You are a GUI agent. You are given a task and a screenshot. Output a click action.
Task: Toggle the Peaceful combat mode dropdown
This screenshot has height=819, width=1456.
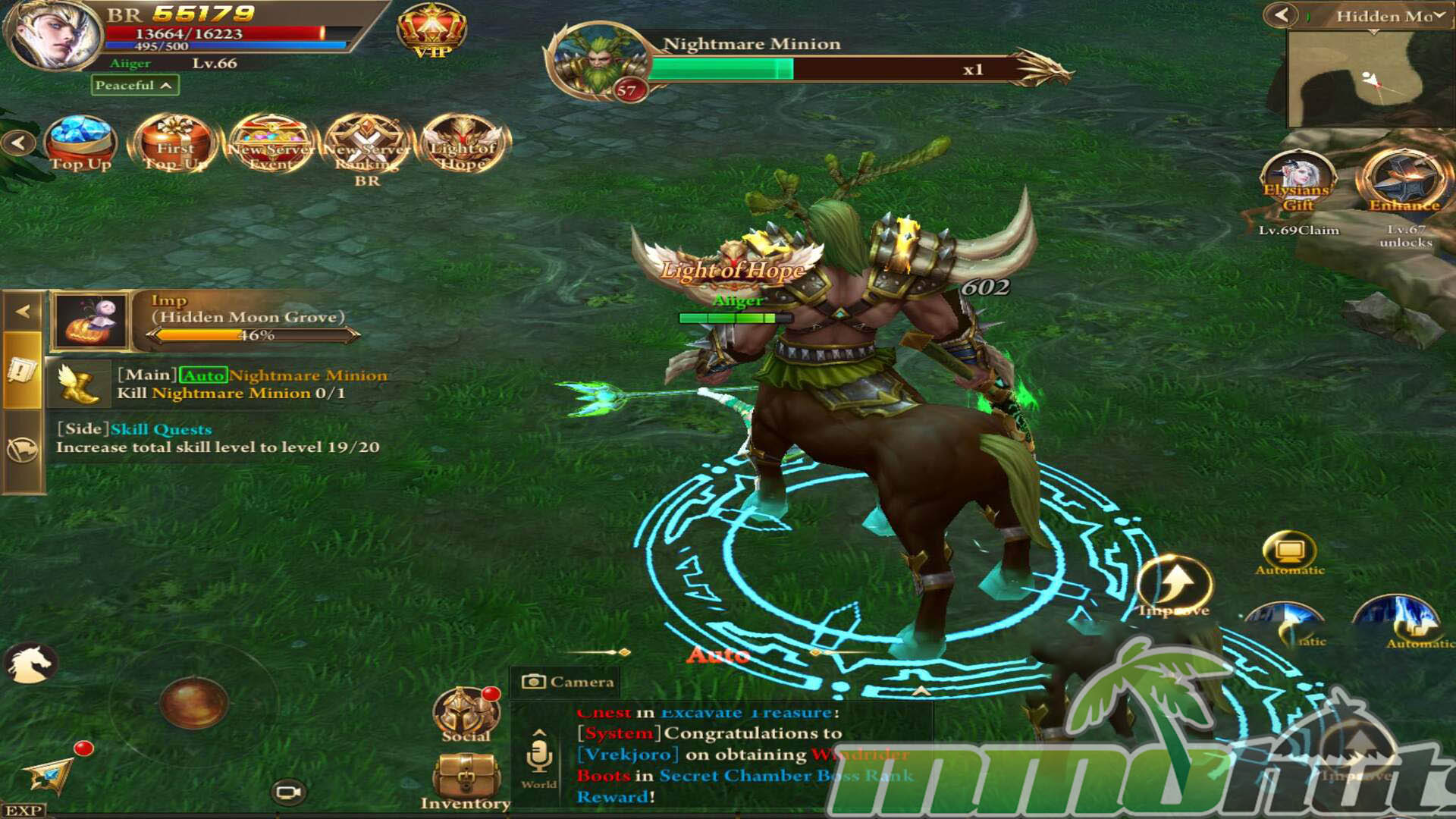pyautogui.click(x=135, y=85)
